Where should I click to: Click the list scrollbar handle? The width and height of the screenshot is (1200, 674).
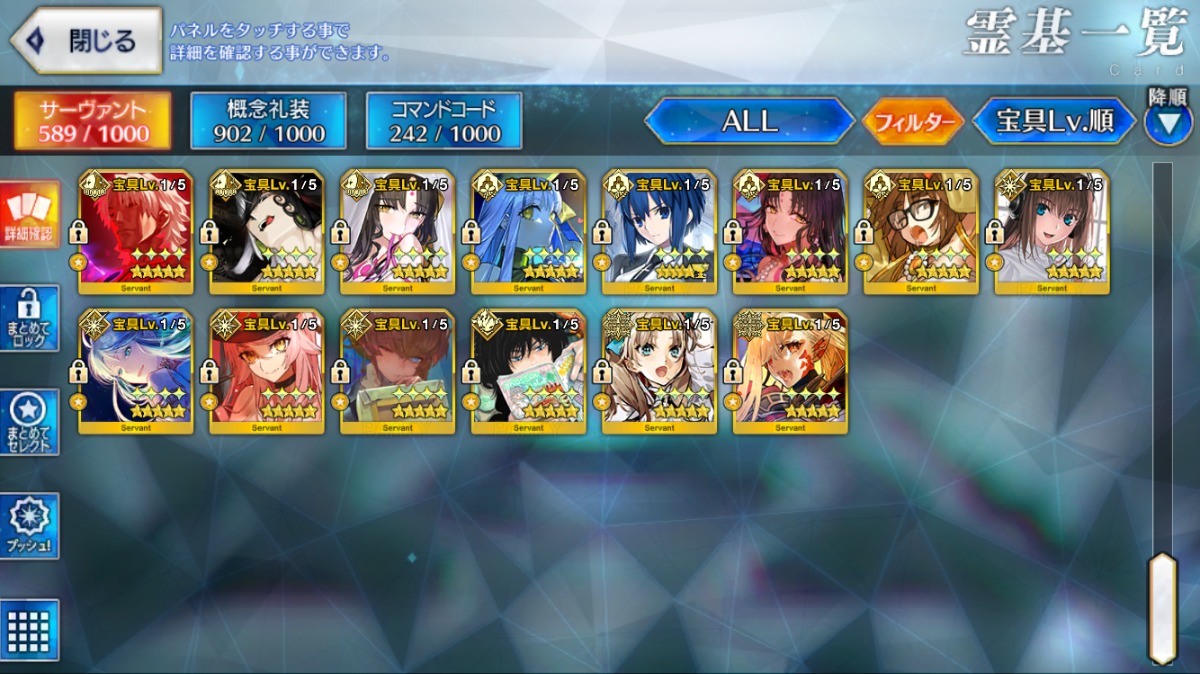[x=1162, y=607]
